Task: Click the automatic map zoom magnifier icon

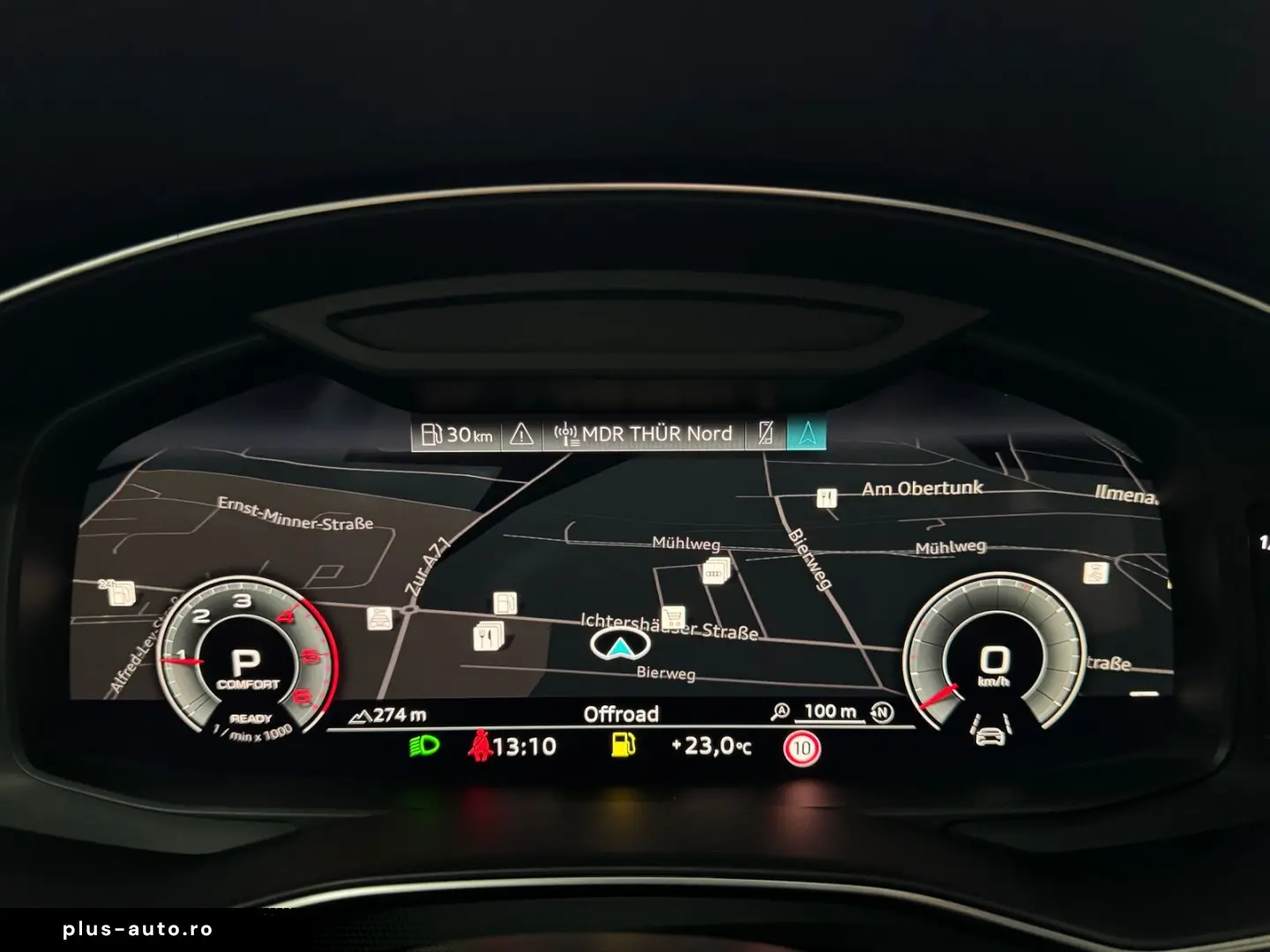Action: click(x=780, y=711)
